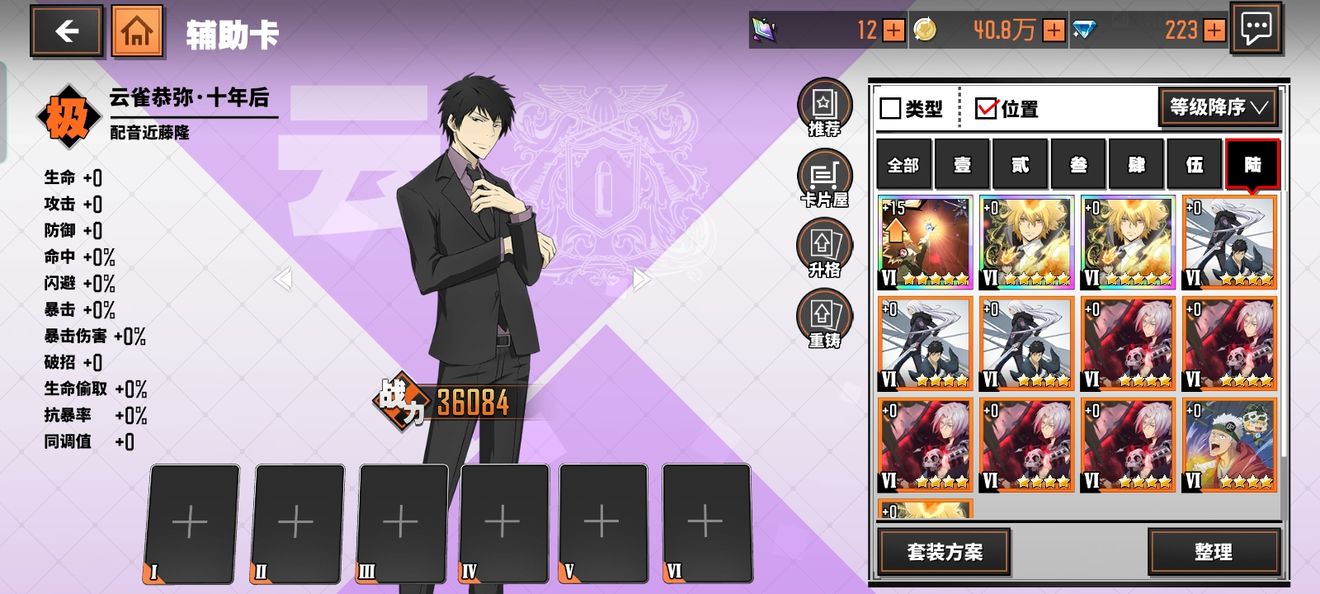This screenshot has height=594, width=1320.
Task: Click the 整理 organize button
Action: point(1213,552)
